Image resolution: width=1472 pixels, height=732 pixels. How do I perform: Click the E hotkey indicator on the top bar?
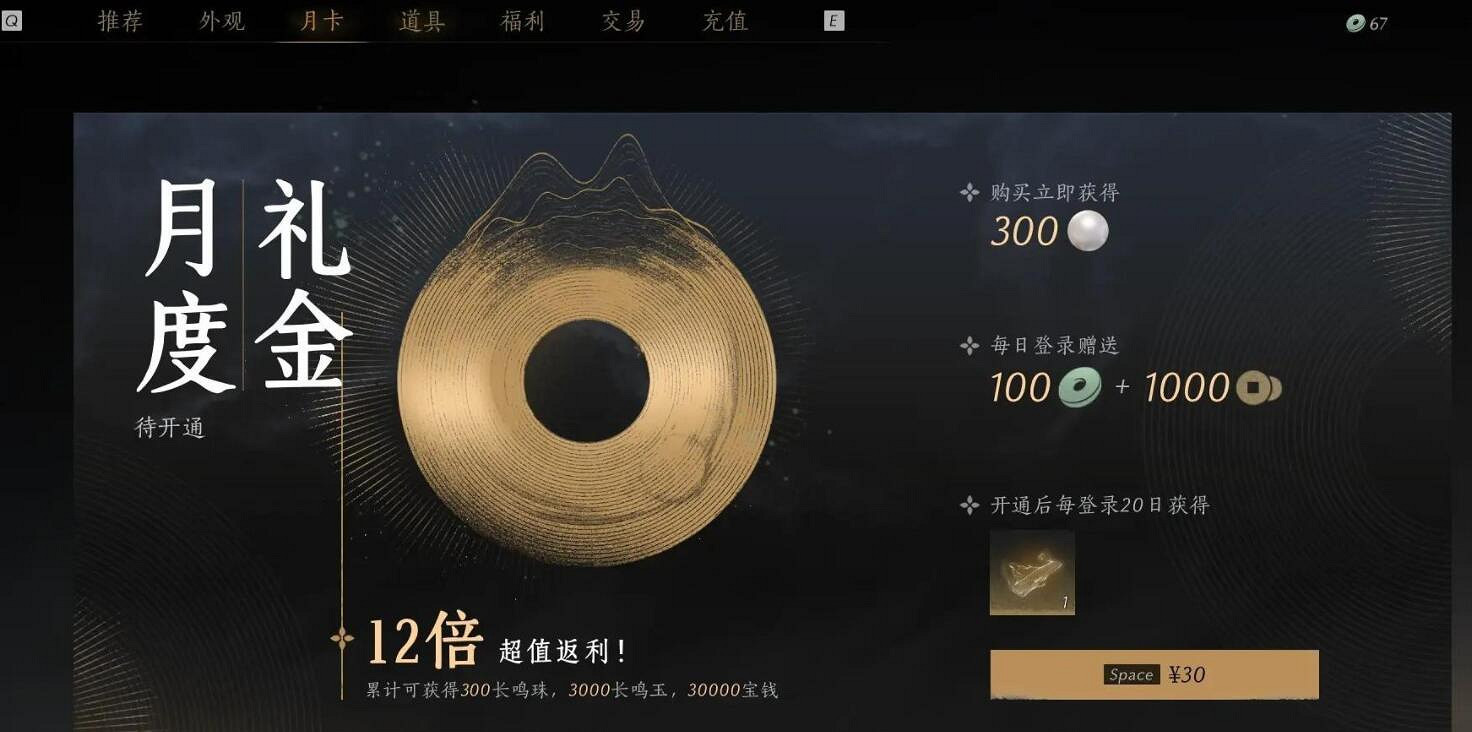tap(833, 20)
